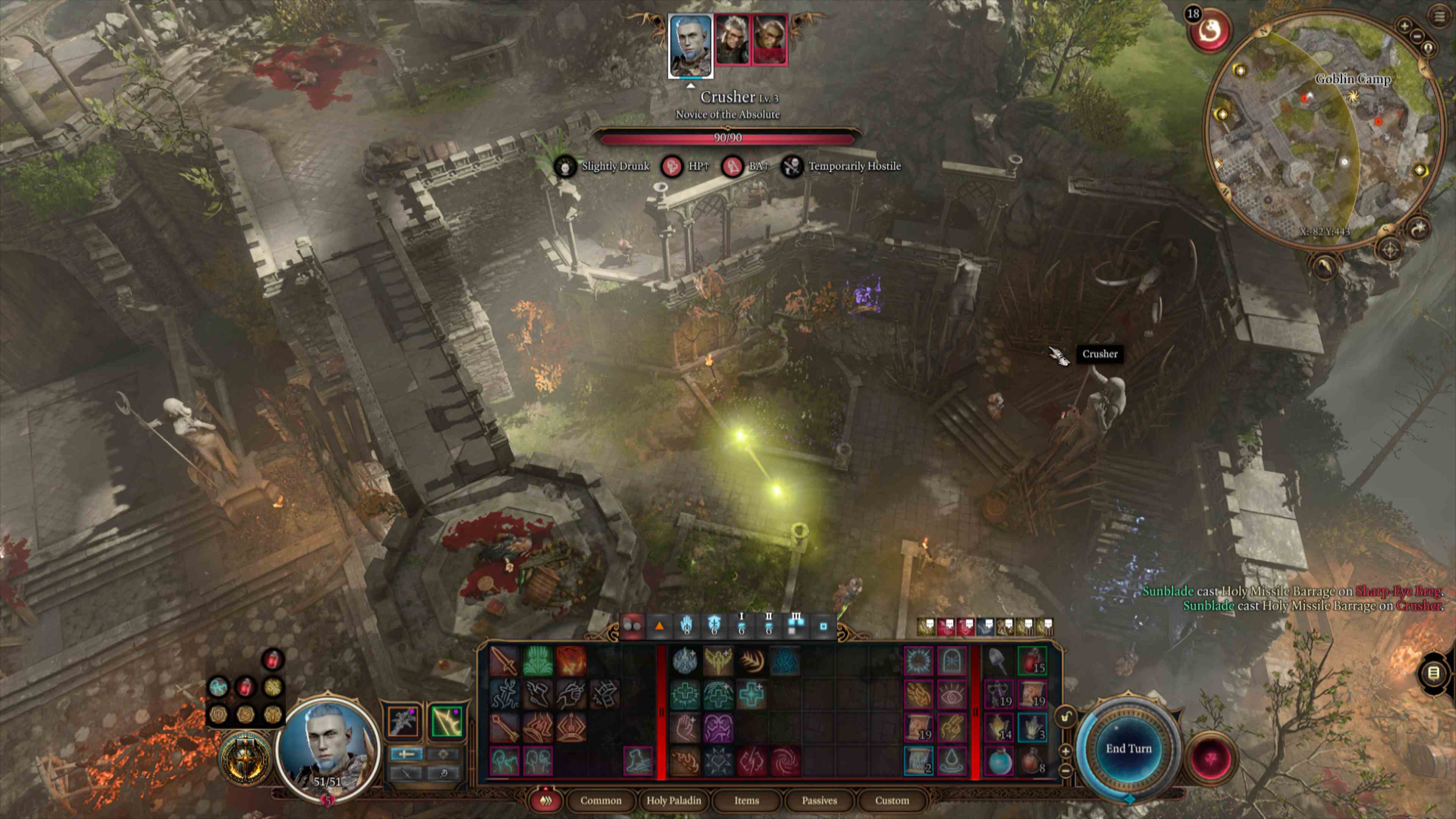Open the combat log button on right edge
This screenshot has width=1456, height=819.
[x=1433, y=673]
